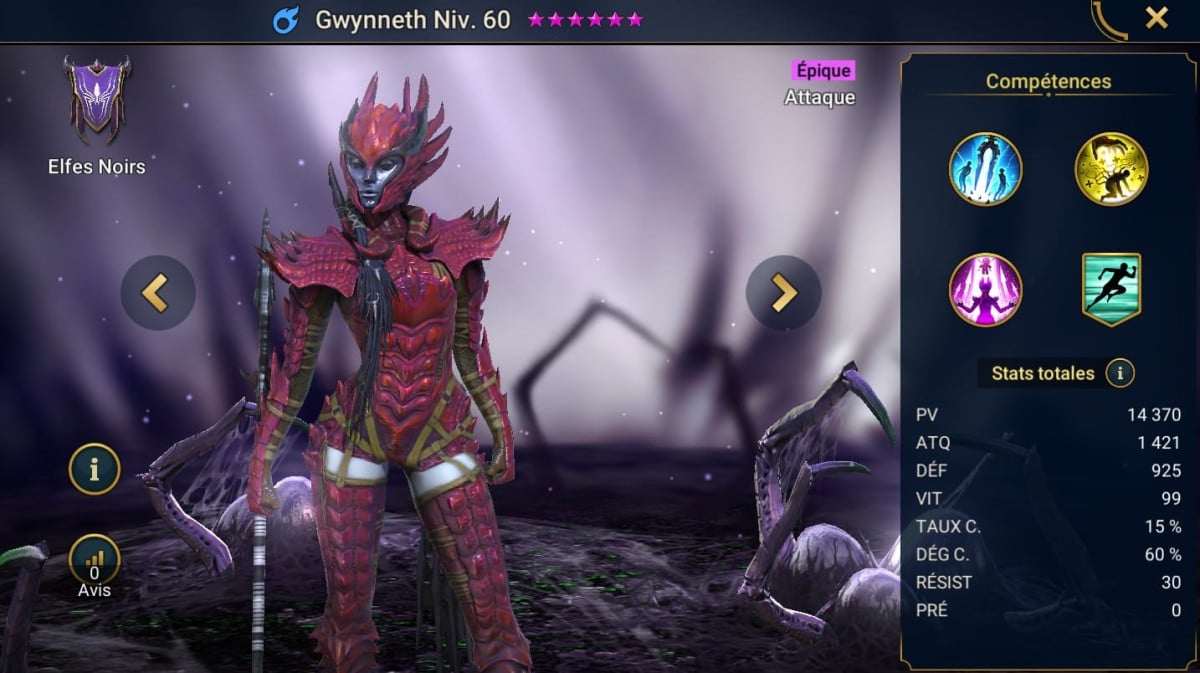This screenshot has height=673, width=1200.
Task: Click the Elfes Noirs faction banner
Action: click(x=96, y=98)
